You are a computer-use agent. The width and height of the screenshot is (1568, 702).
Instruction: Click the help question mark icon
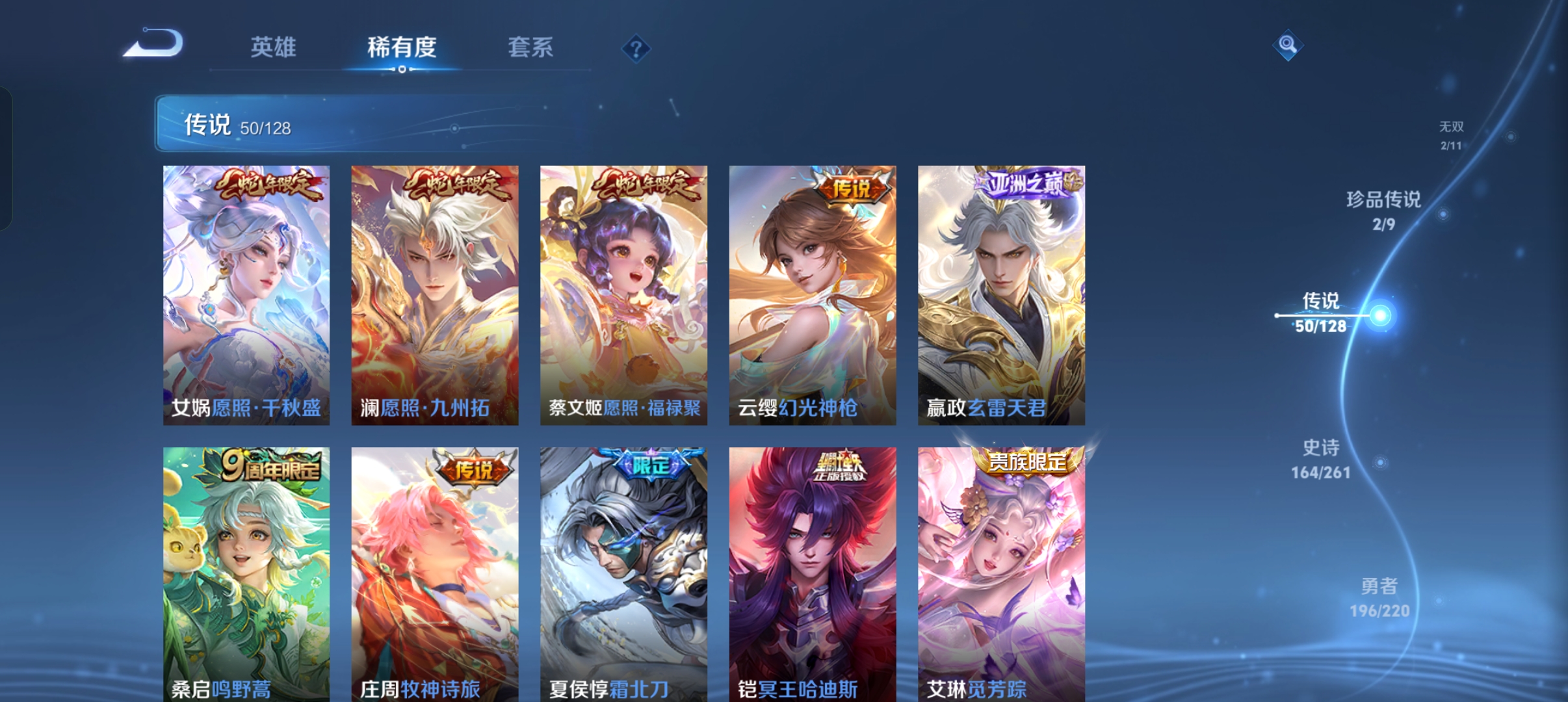pos(635,49)
